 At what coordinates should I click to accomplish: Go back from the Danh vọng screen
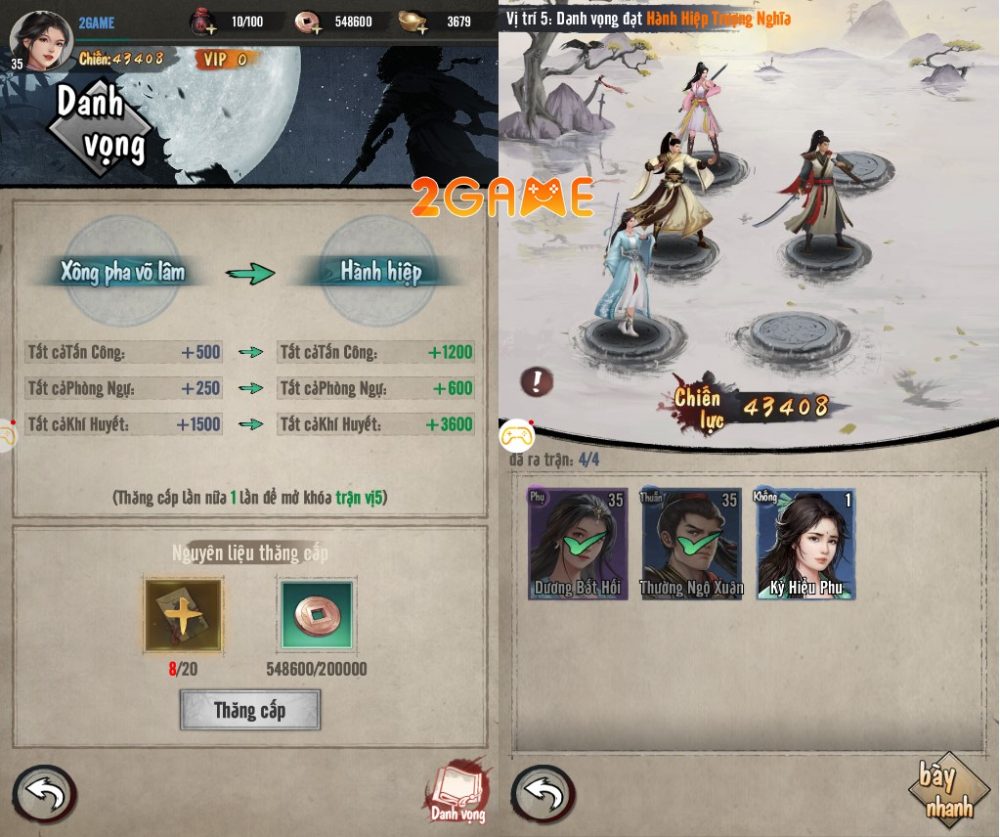click(43, 795)
